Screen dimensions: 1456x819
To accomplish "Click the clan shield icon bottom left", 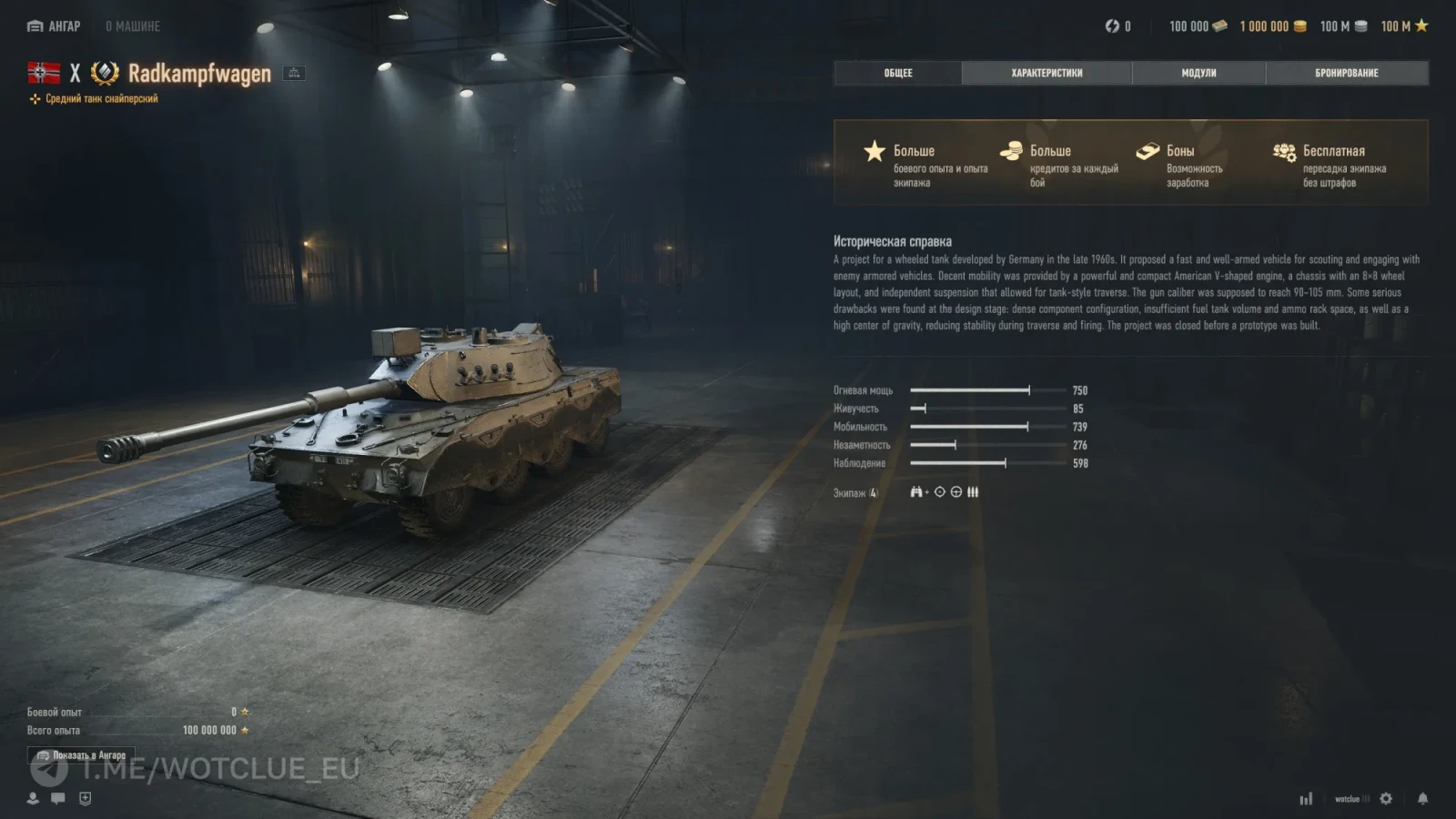I will [83, 799].
